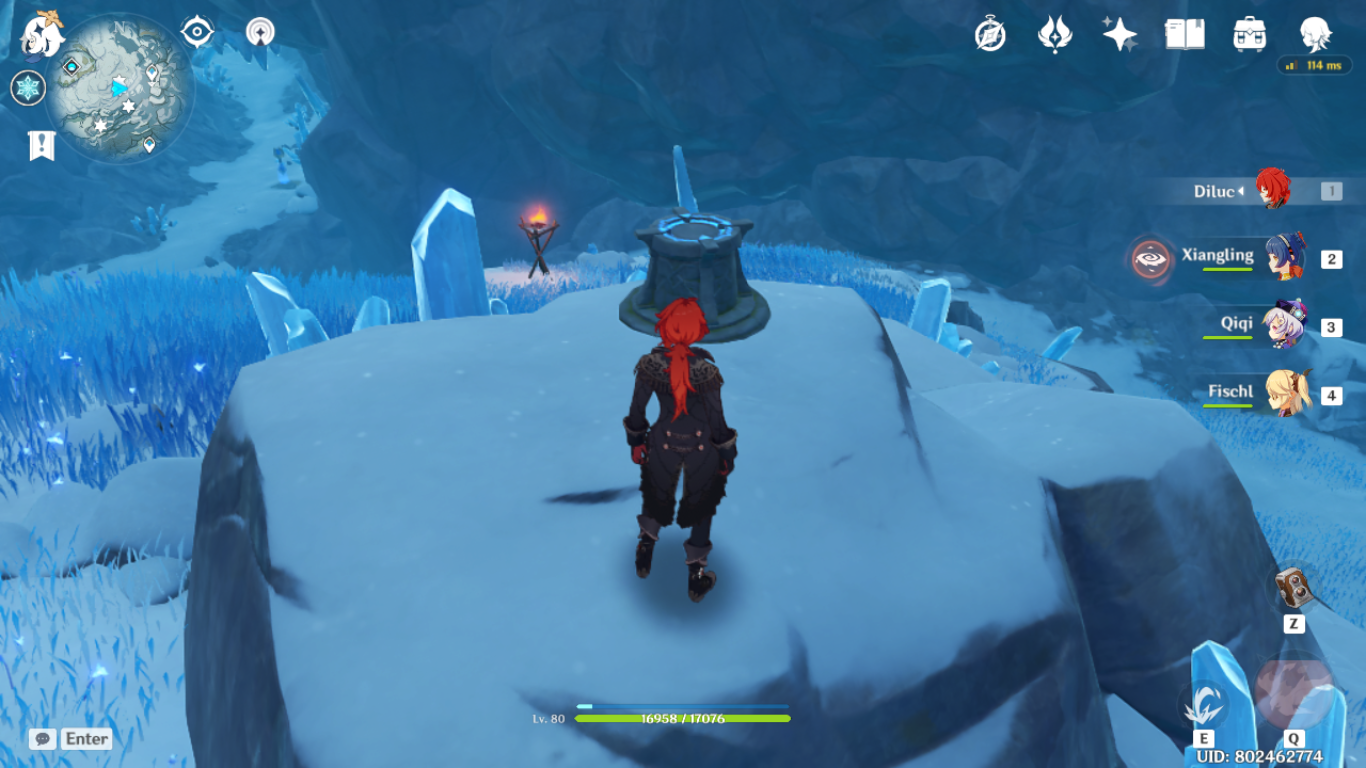The image size is (1366, 768).
Task: Switch to Fischl
Action: pyautogui.click(x=1286, y=394)
